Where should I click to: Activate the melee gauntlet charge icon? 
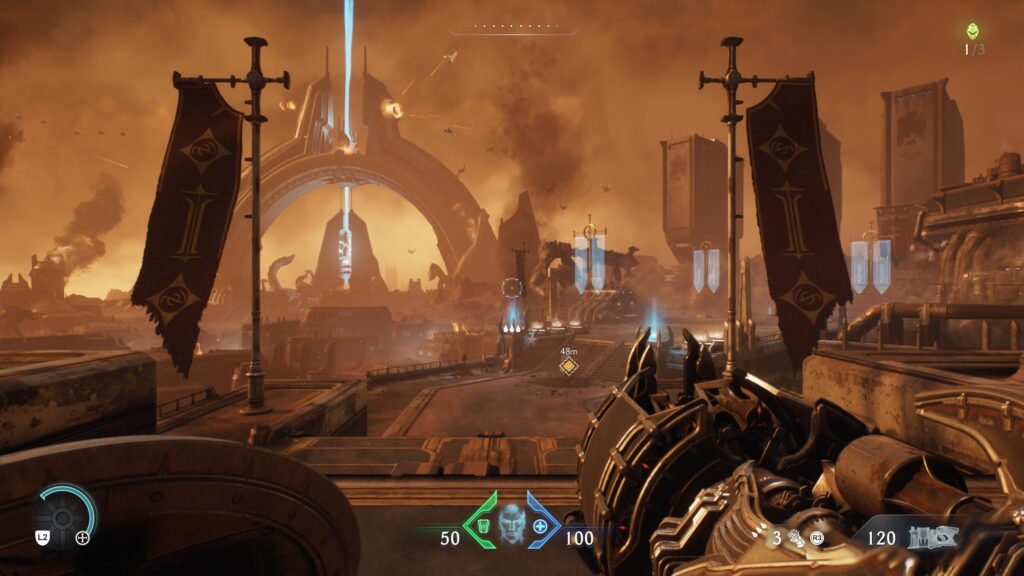(797, 538)
